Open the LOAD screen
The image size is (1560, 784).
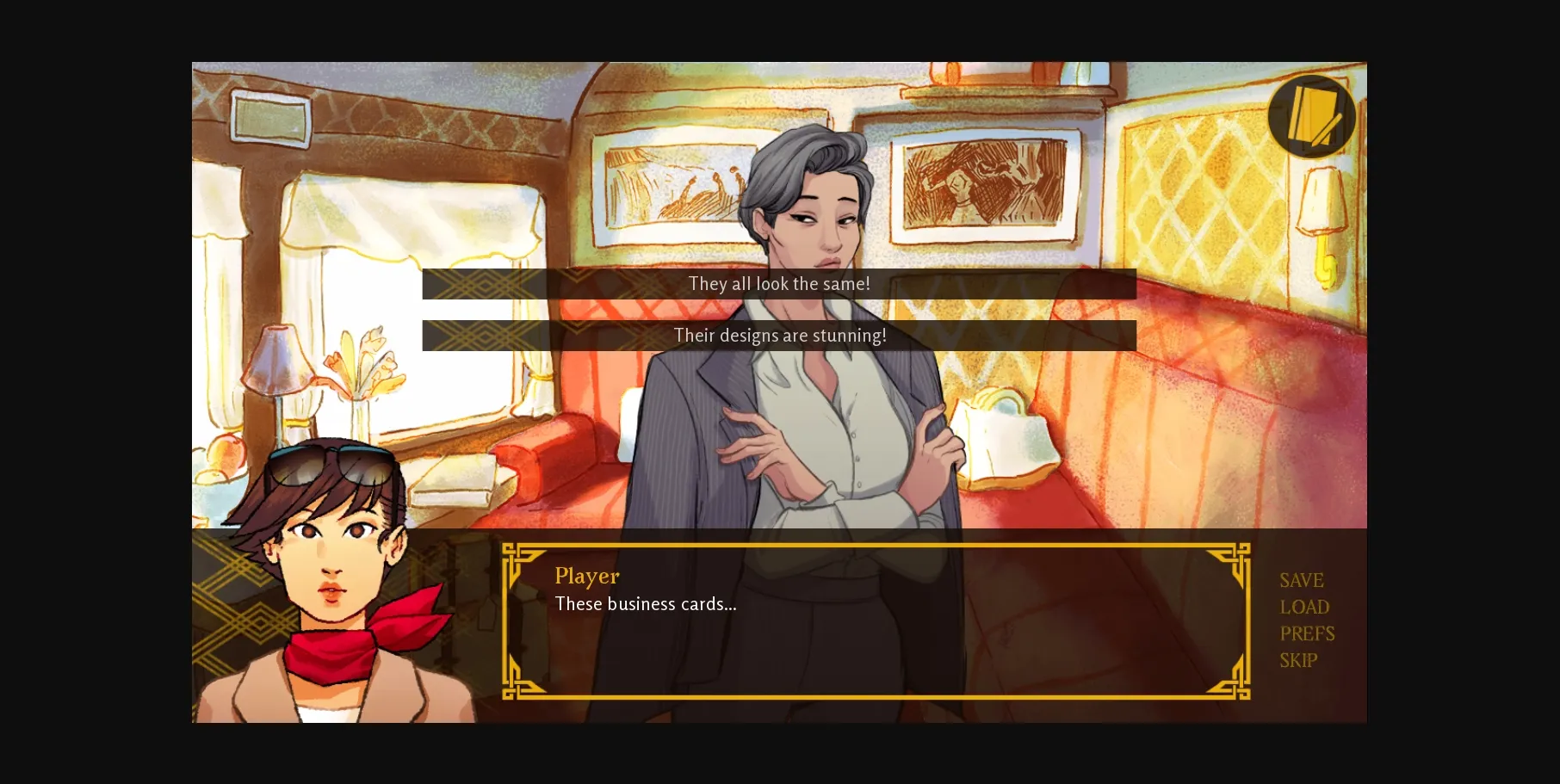click(1303, 607)
